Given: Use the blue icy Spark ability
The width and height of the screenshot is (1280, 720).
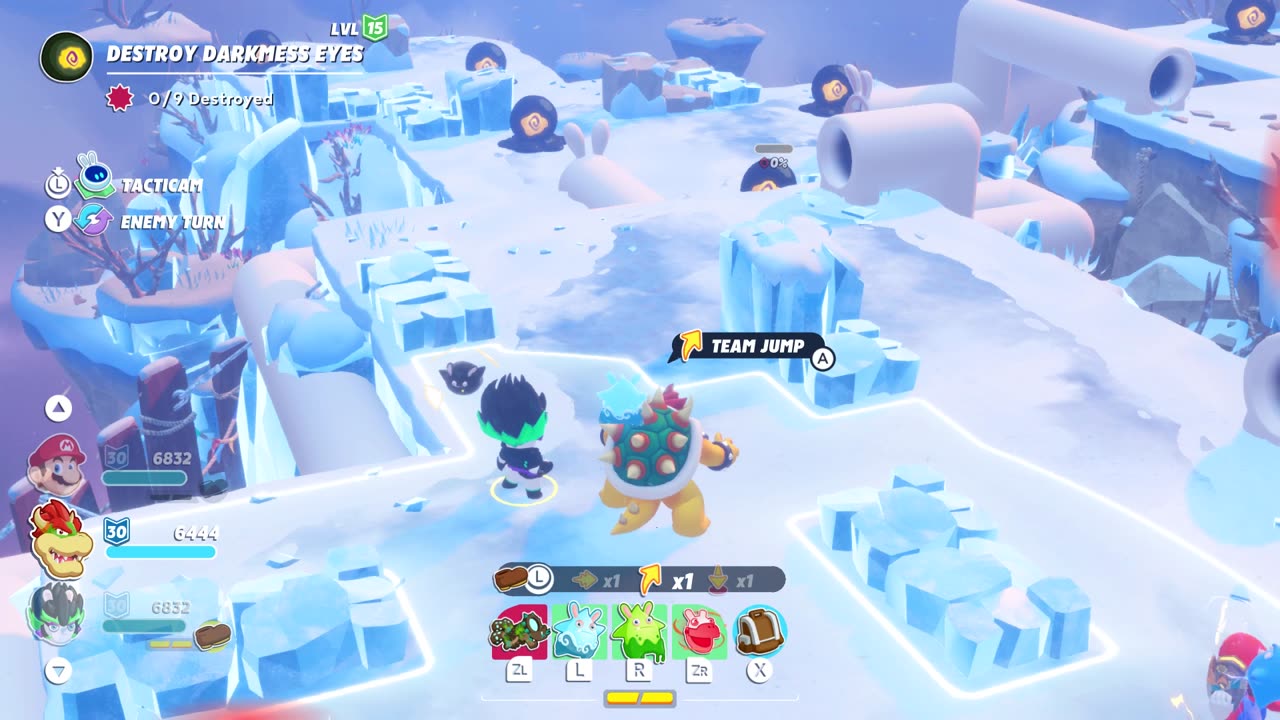Looking at the screenshot, I should [x=579, y=632].
